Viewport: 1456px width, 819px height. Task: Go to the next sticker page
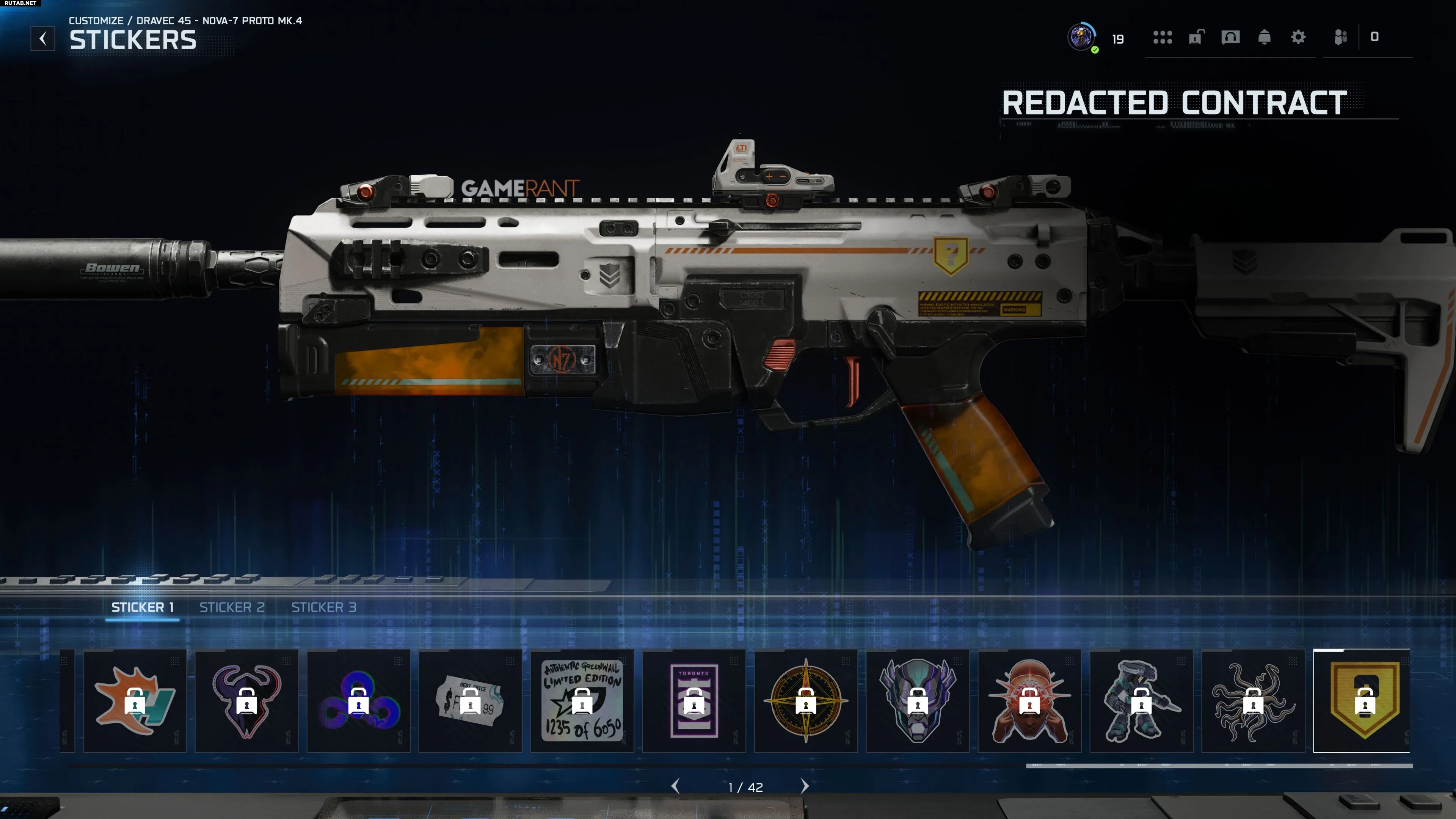coord(805,786)
